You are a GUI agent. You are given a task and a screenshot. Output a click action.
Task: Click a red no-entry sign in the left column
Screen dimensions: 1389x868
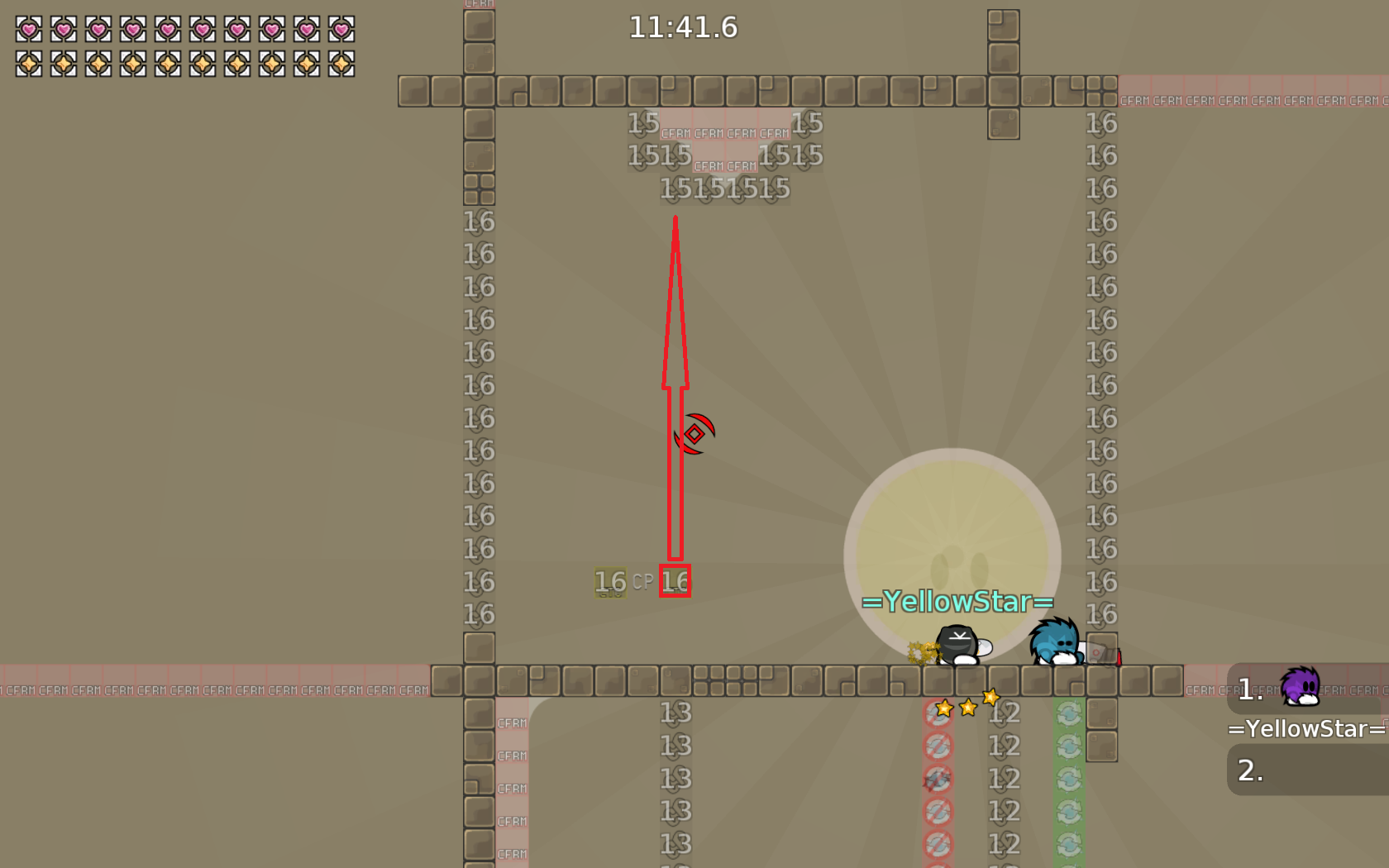pyautogui.click(x=938, y=745)
